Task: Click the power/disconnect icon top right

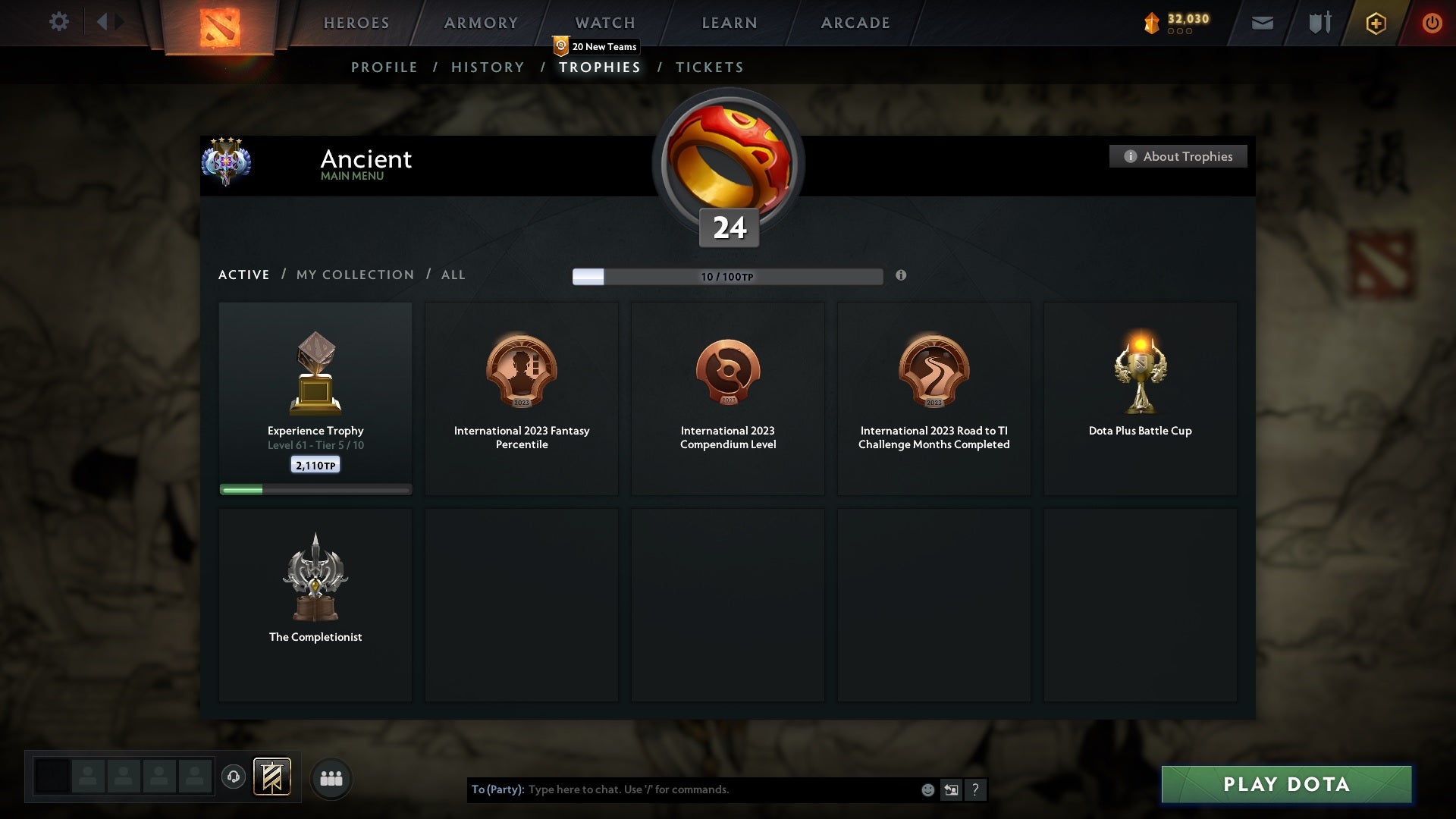Action: pyautogui.click(x=1432, y=23)
